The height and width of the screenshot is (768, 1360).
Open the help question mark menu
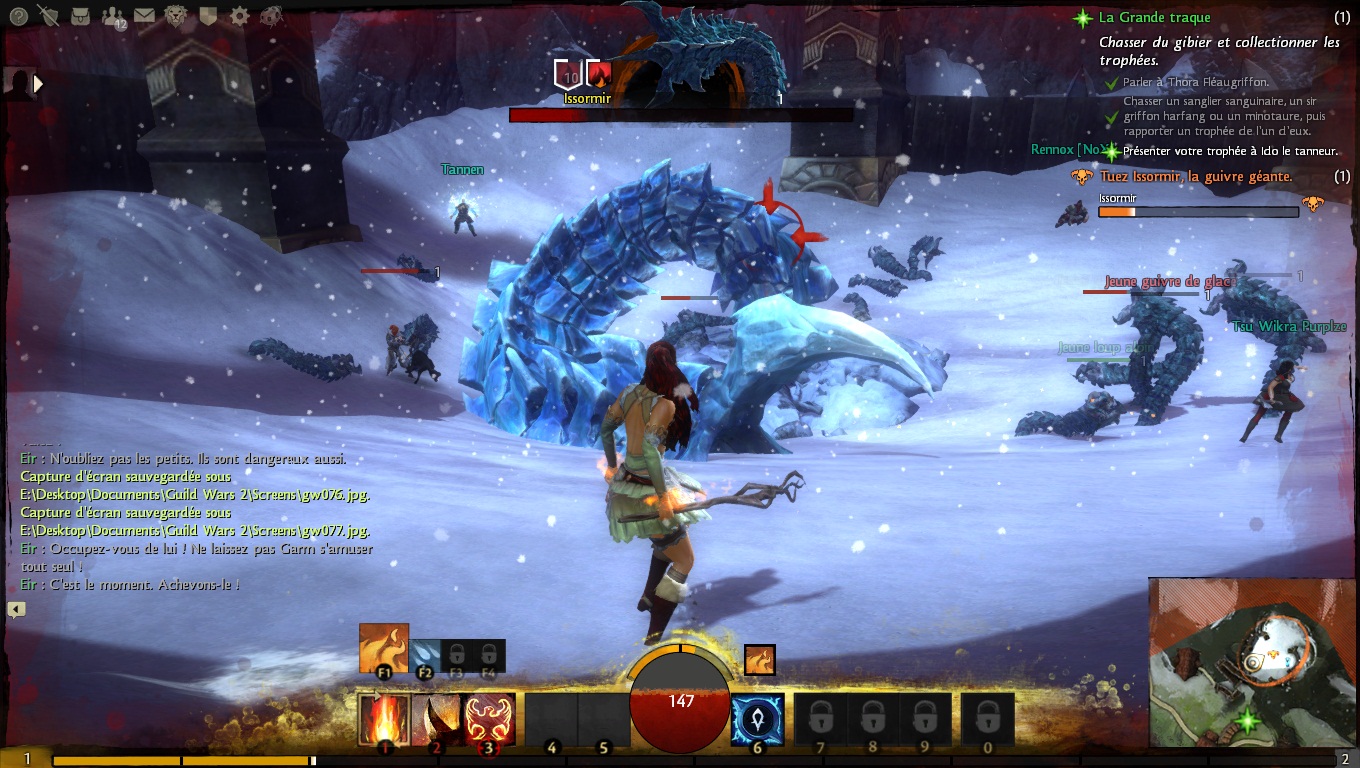coord(18,16)
